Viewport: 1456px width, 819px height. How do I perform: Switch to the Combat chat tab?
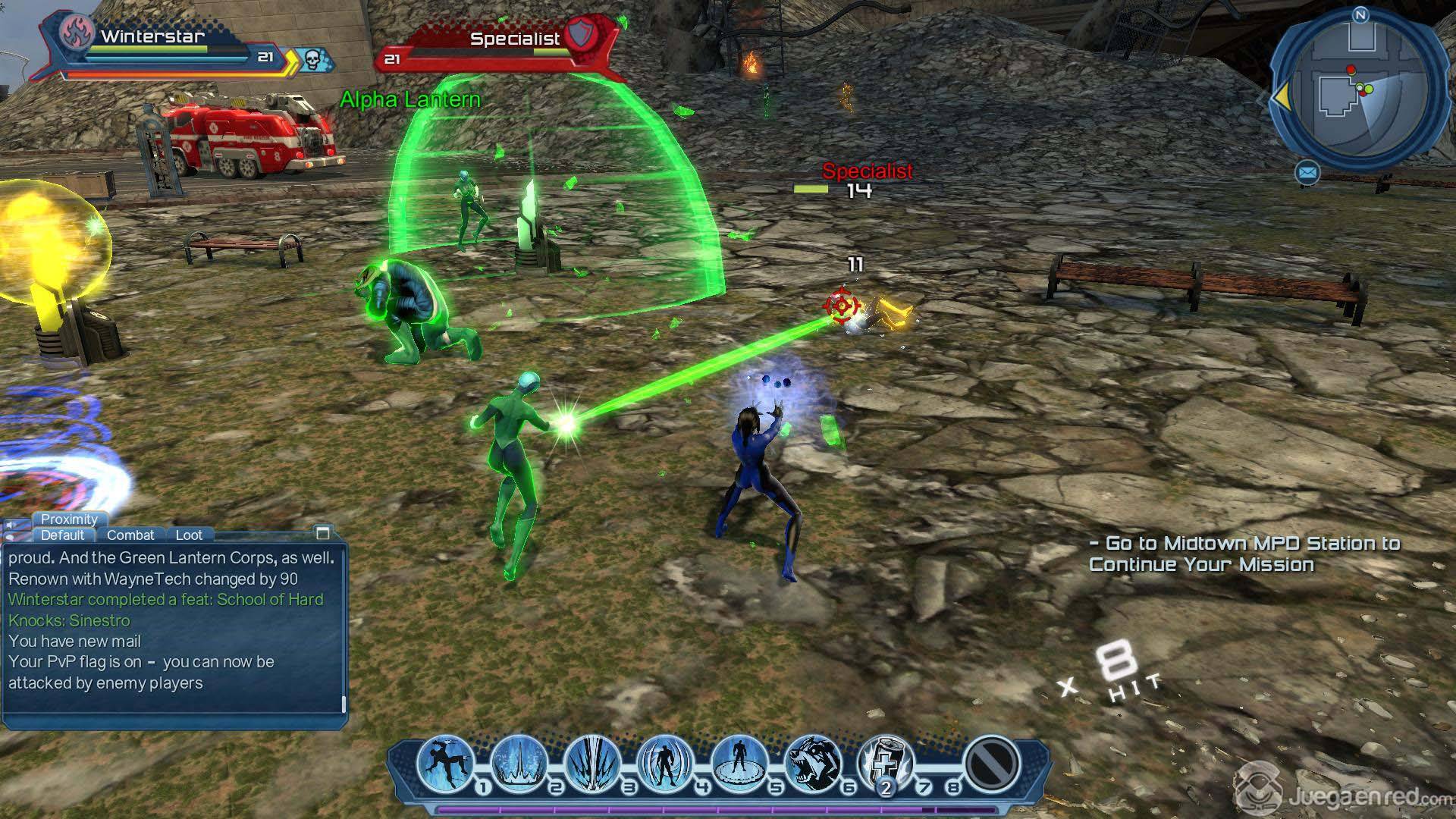(x=130, y=535)
